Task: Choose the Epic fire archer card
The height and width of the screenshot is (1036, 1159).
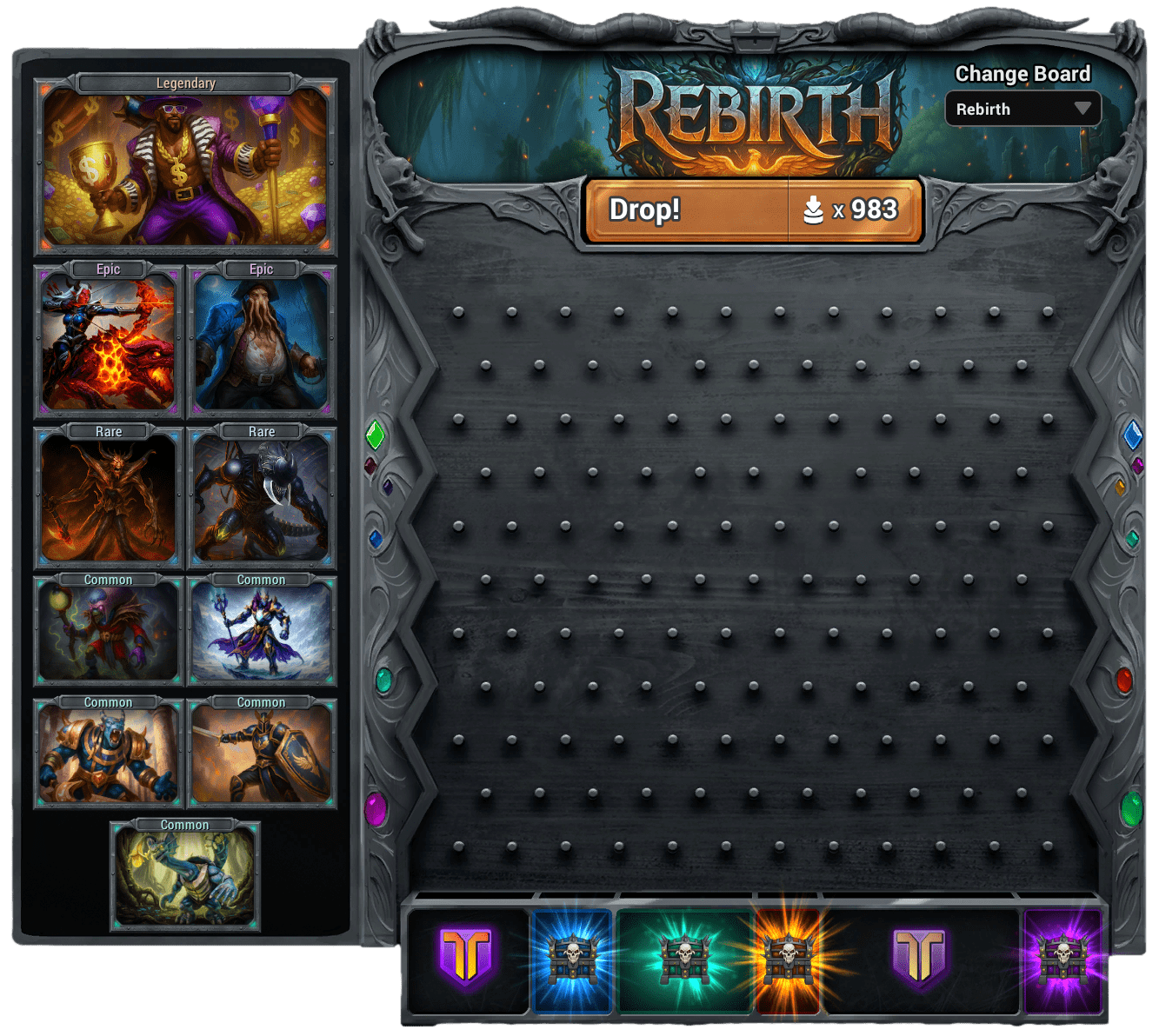Action: click(x=109, y=341)
